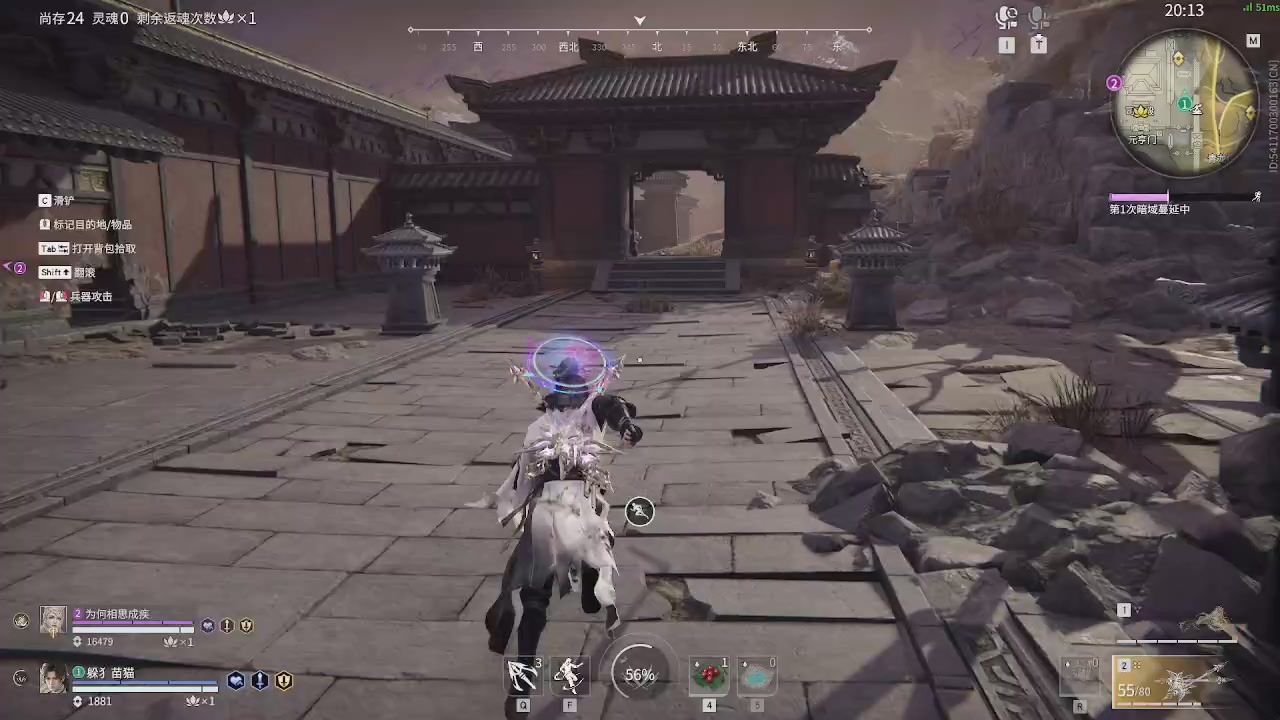Expand the full map via M button
Image resolution: width=1280 pixels, height=720 pixels.
click(1253, 41)
